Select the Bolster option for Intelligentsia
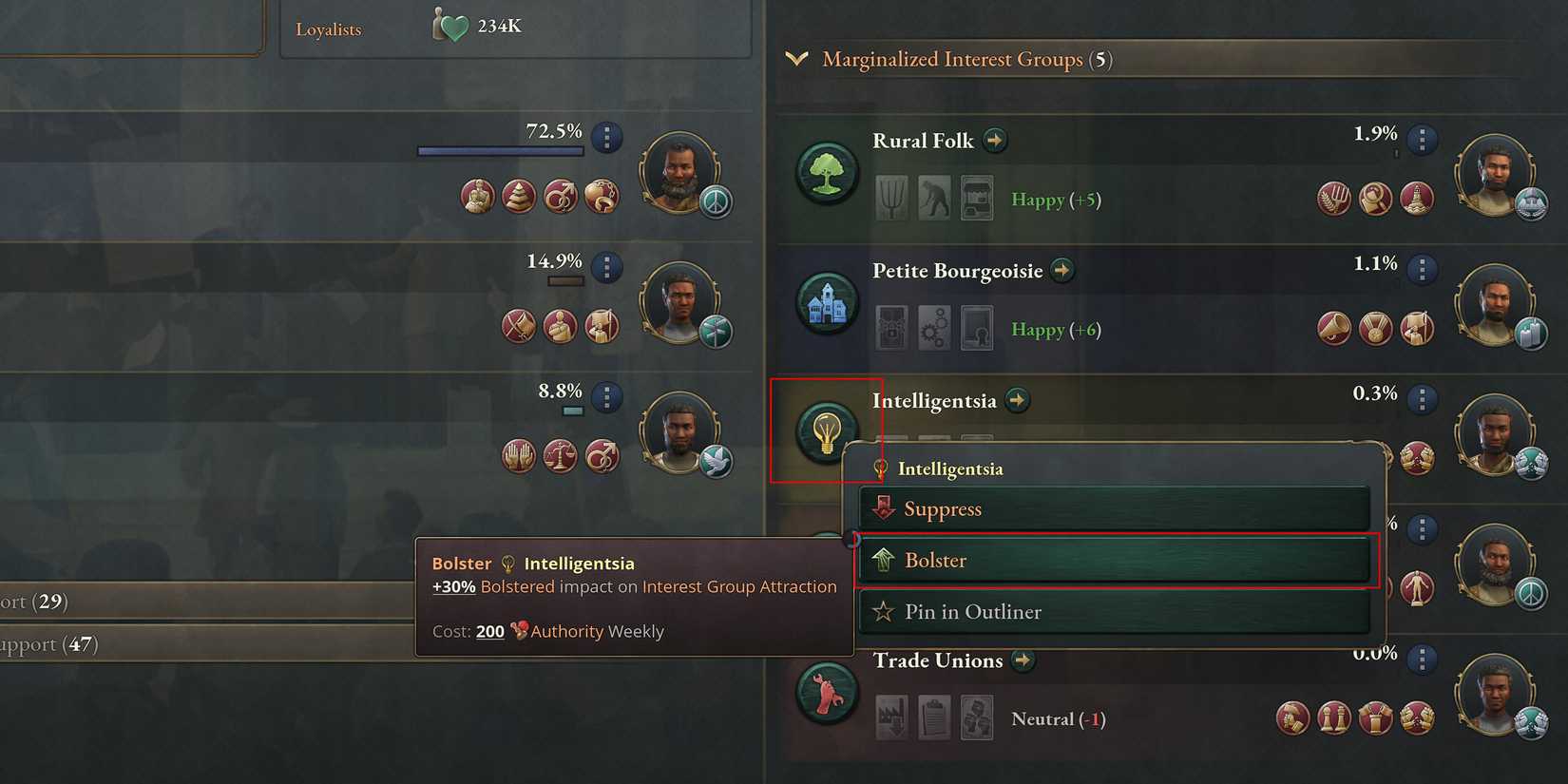 point(1116,560)
